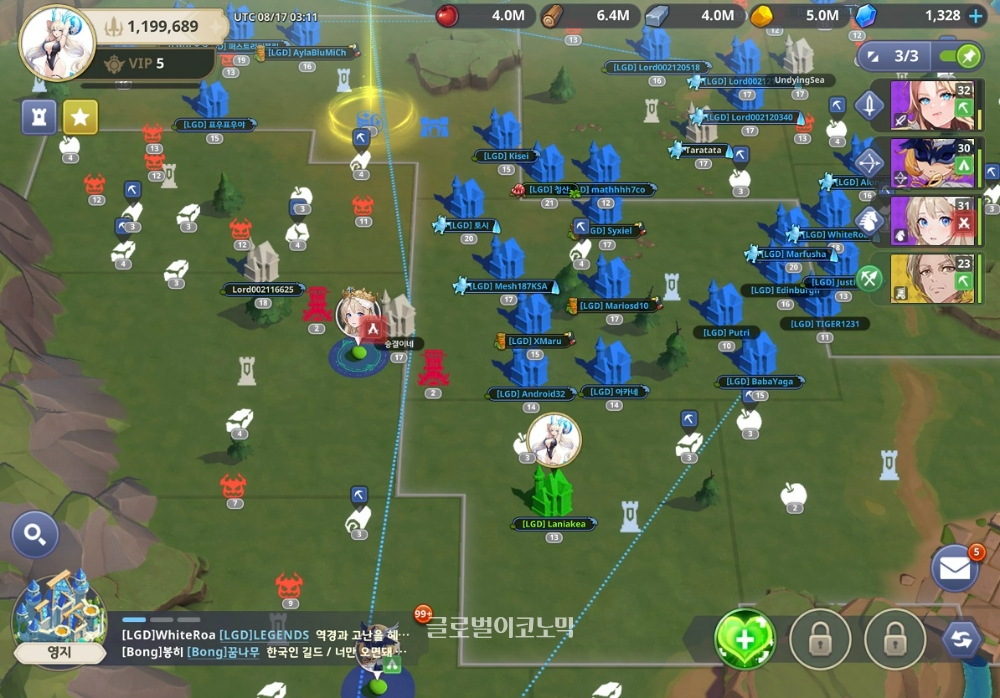Screen dimensions: 1000x698
Task: Add more blue gems with plus
Action: point(976,16)
